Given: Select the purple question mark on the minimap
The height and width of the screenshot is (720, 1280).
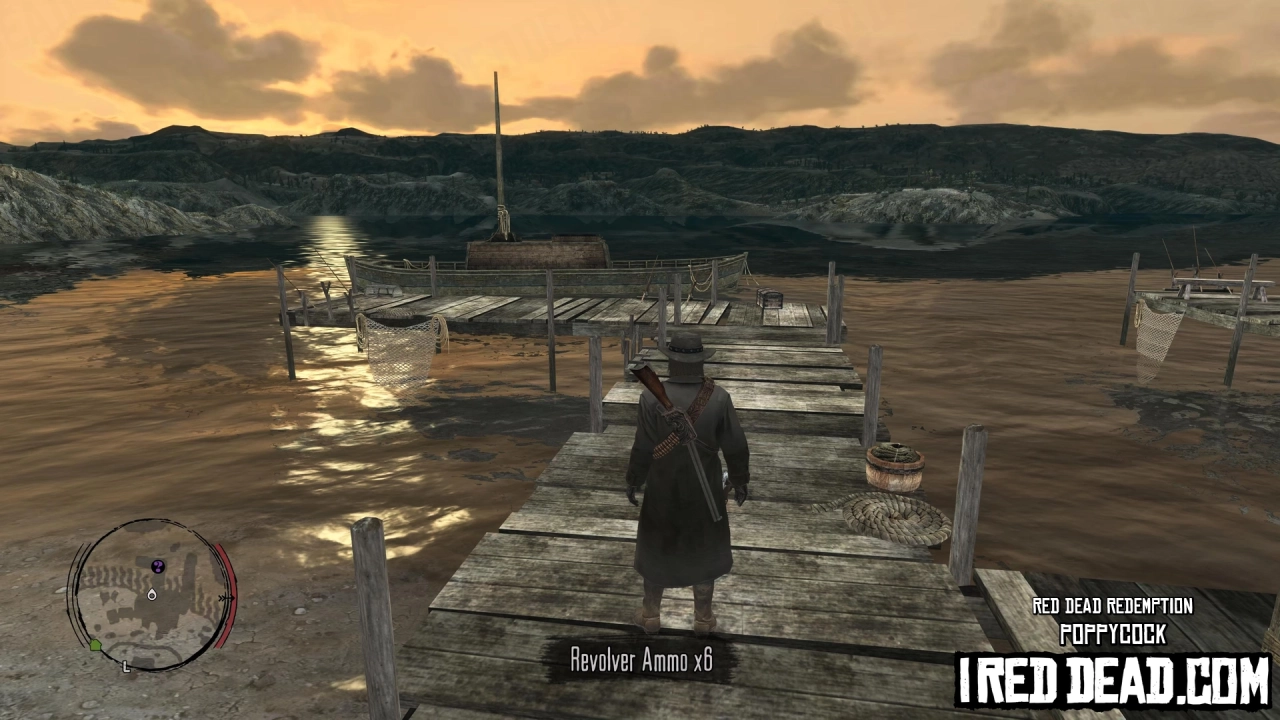Looking at the screenshot, I should coord(157,566).
